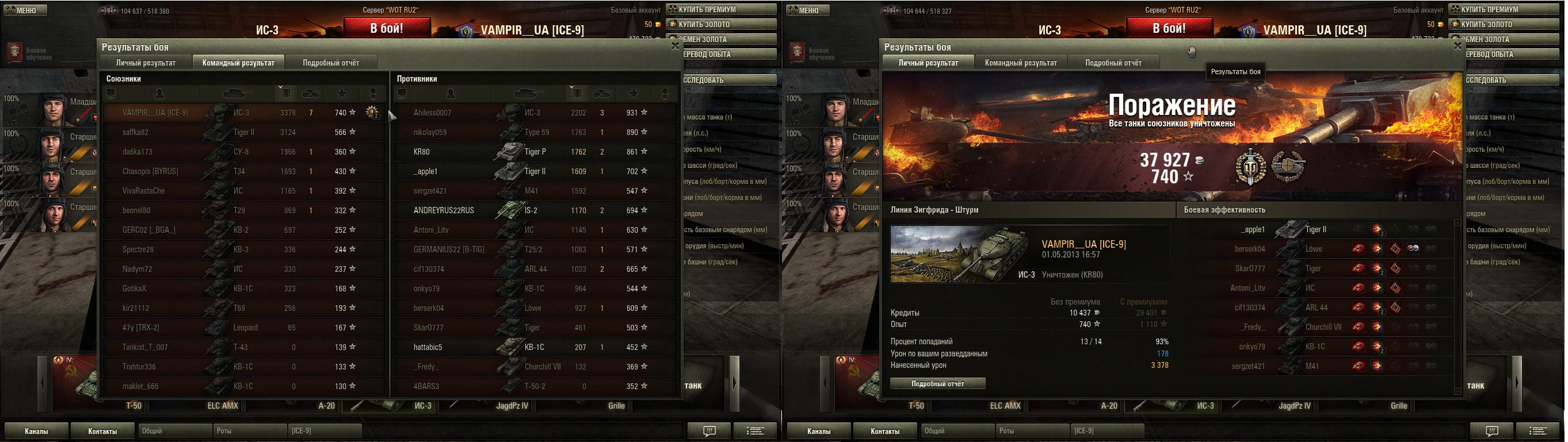The height and width of the screenshot is (442, 1568).
Task: Click Chasopis [BYRUS] T34 ally row
Action: (243, 171)
